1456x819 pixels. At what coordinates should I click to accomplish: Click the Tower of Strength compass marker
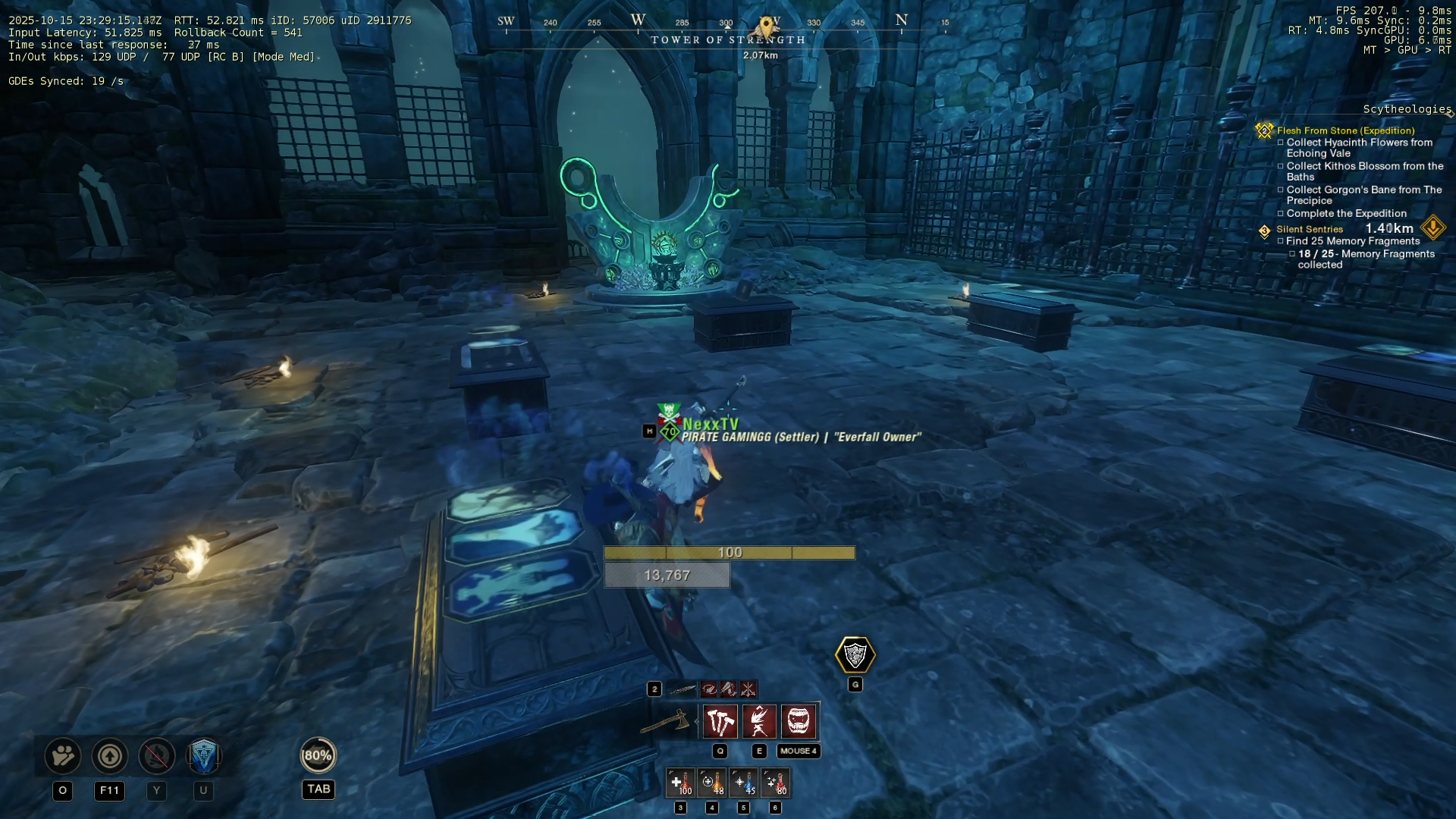click(767, 29)
